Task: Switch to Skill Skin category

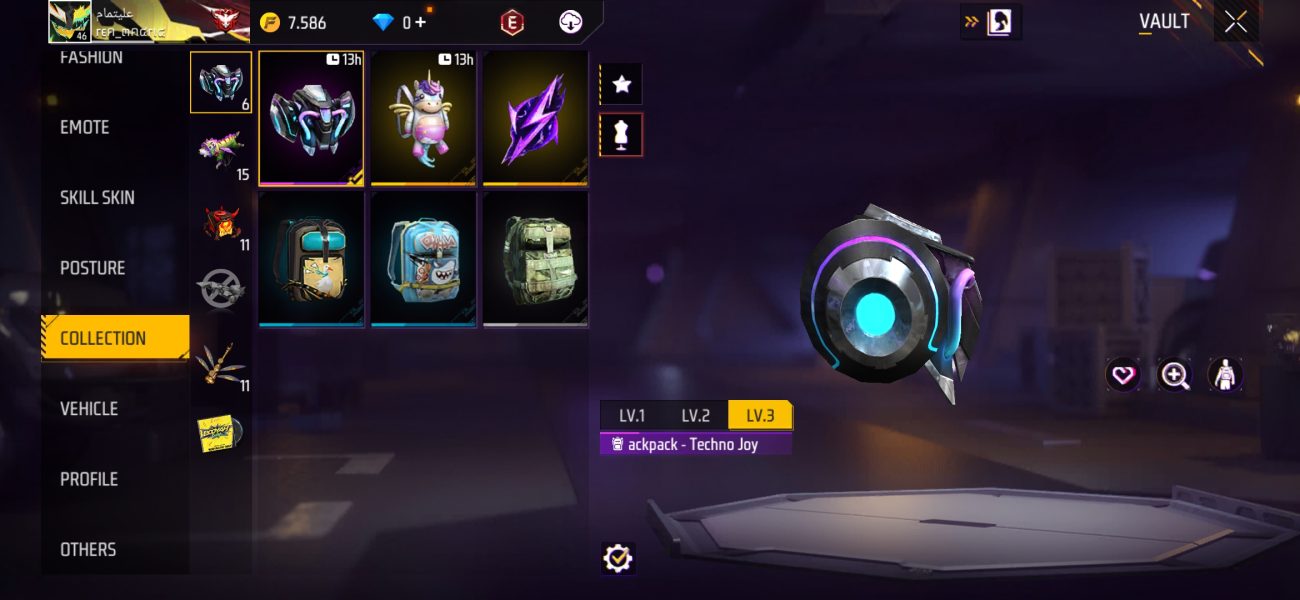Action: pyautogui.click(x=97, y=198)
